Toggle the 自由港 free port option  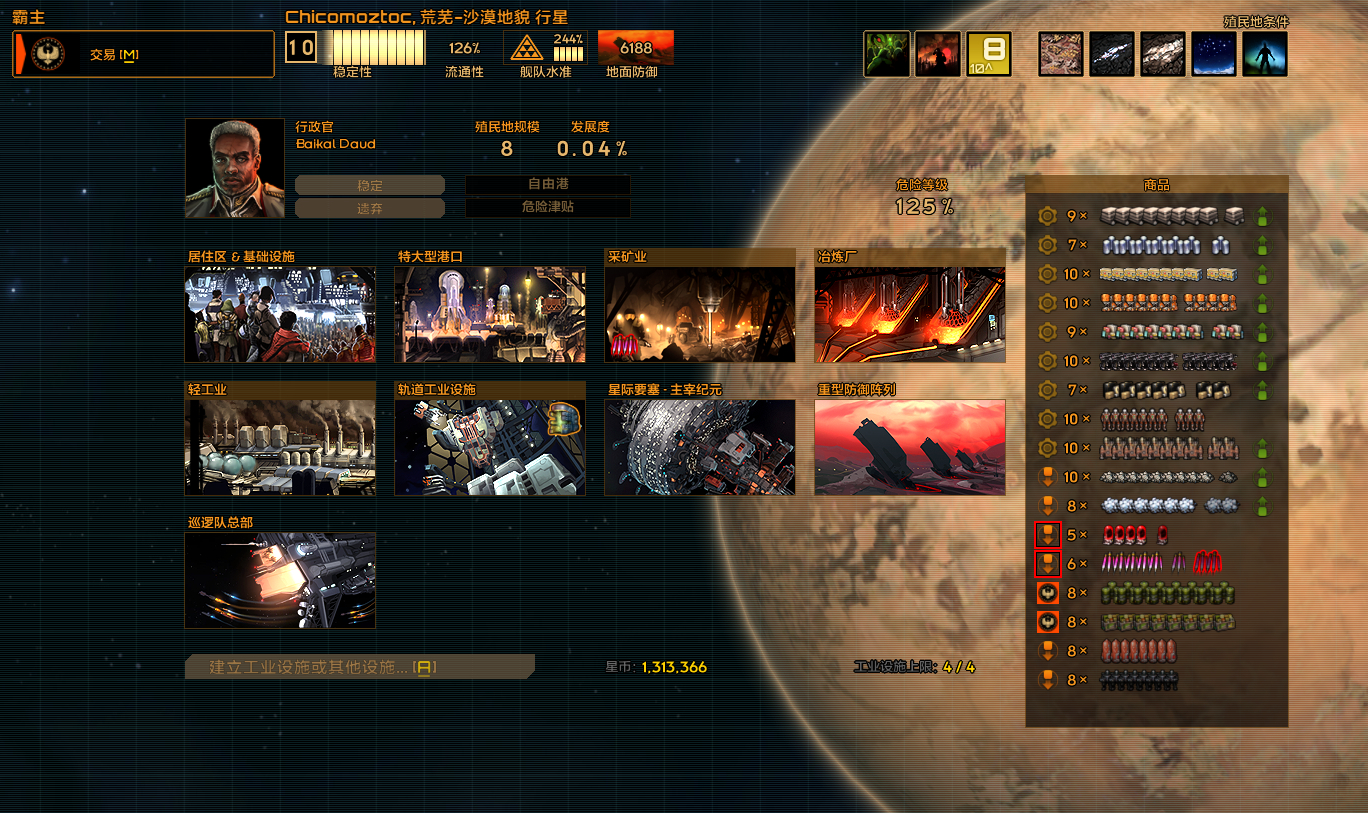[x=548, y=185]
